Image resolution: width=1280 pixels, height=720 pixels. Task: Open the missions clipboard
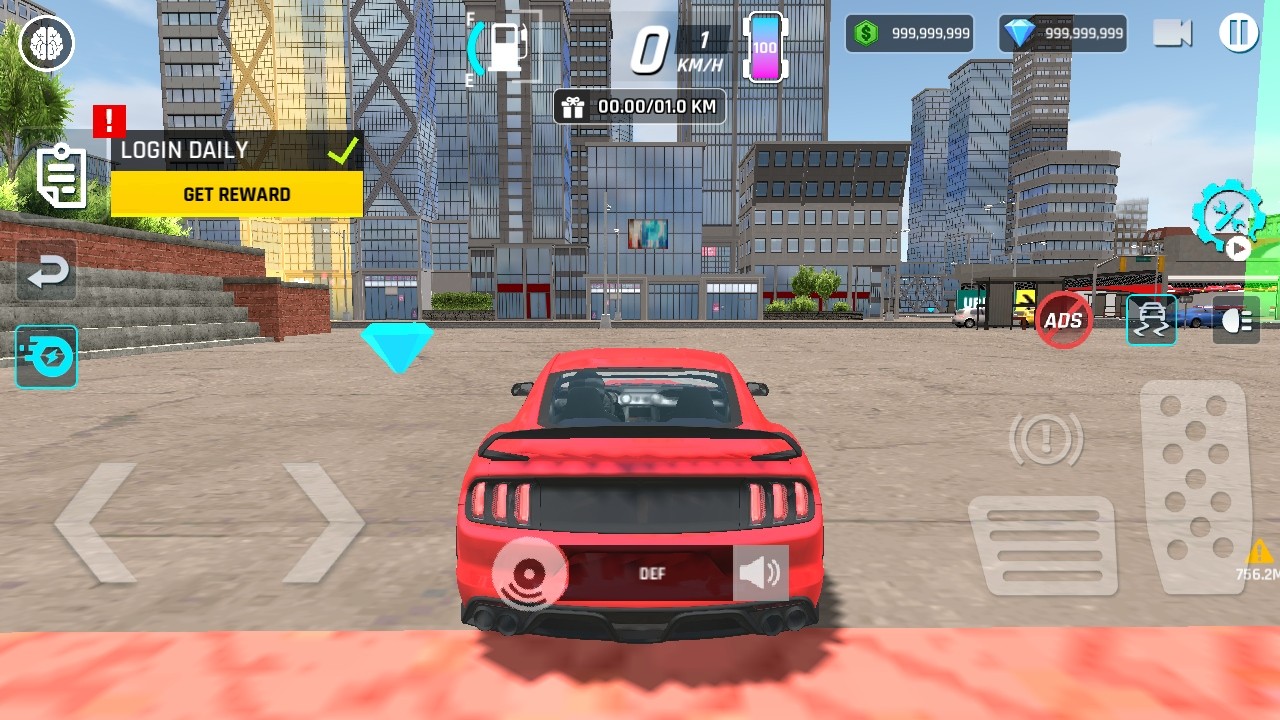point(61,176)
